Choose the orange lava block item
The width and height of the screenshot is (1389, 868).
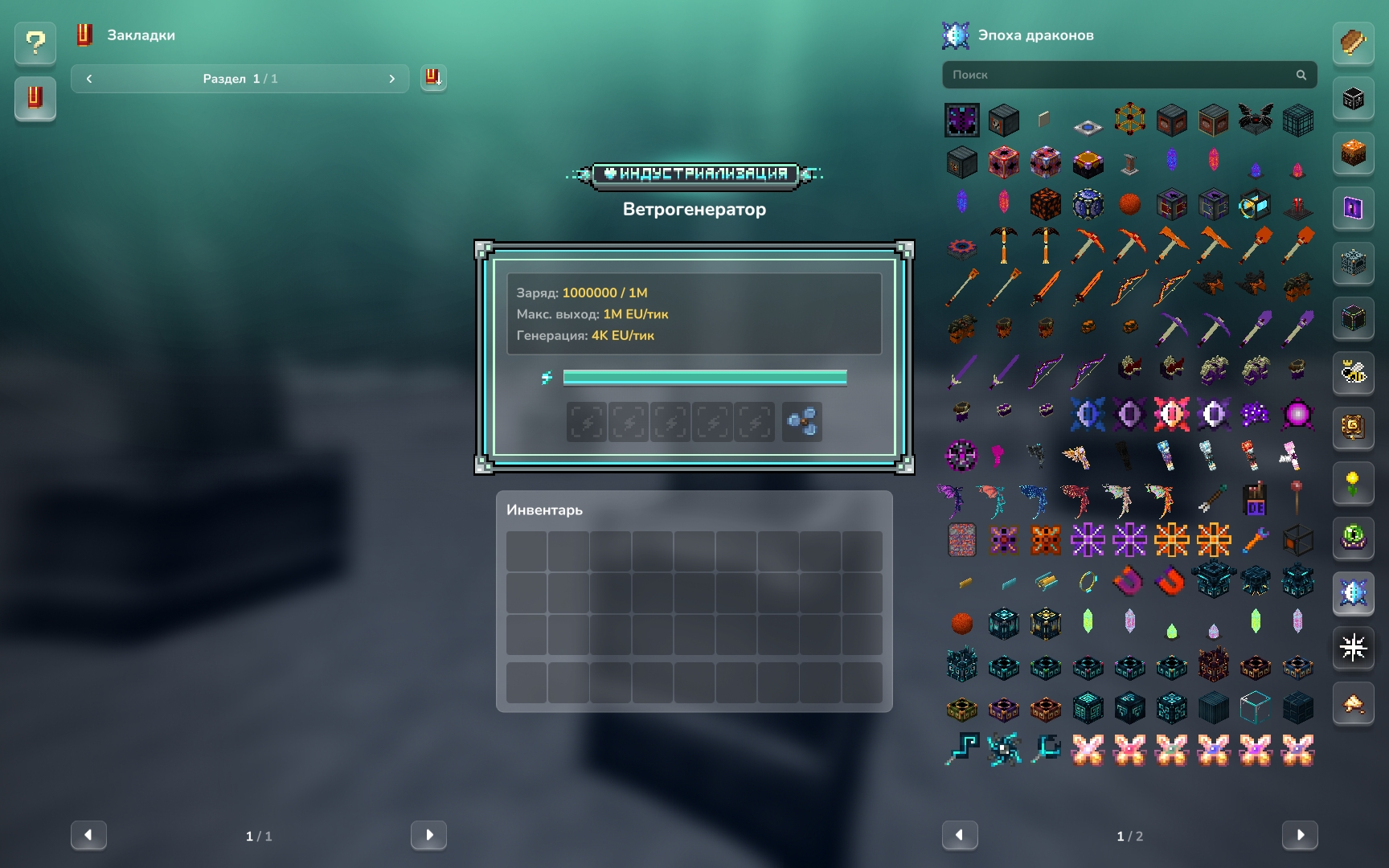pyautogui.click(x=1046, y=204)
